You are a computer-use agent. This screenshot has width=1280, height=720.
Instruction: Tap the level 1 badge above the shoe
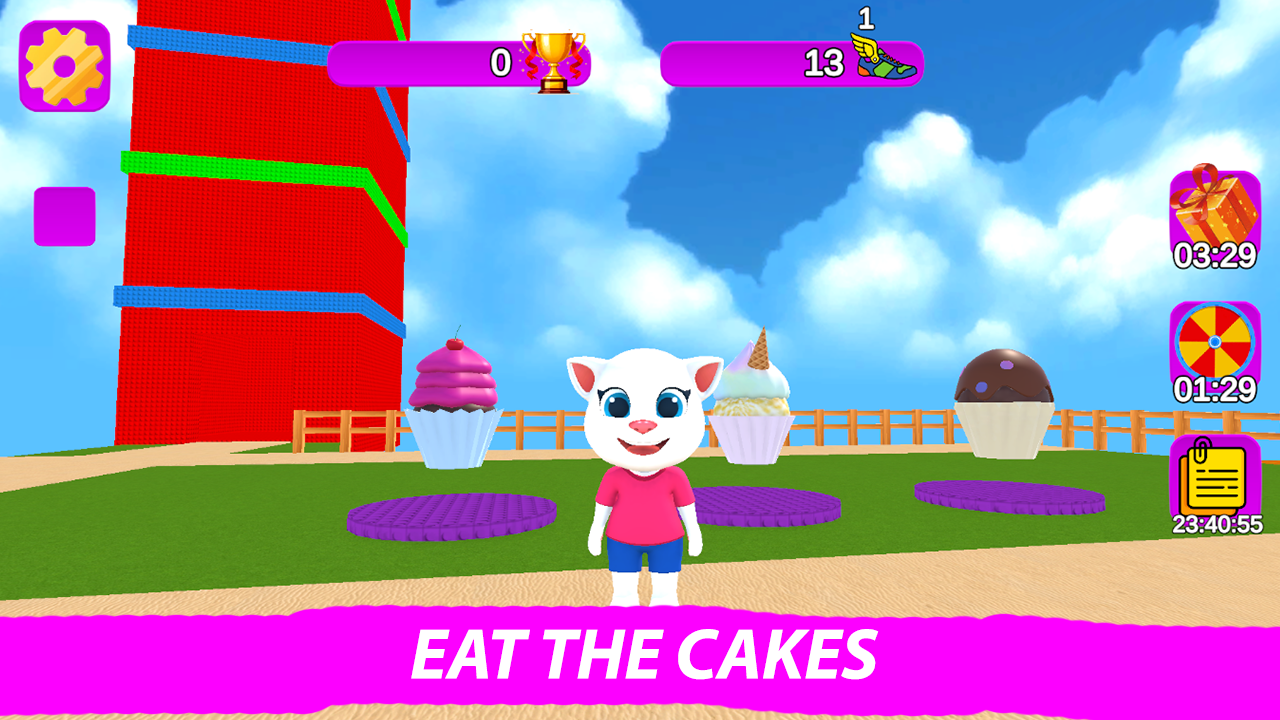pyautogui.click(x=864, y=16)
